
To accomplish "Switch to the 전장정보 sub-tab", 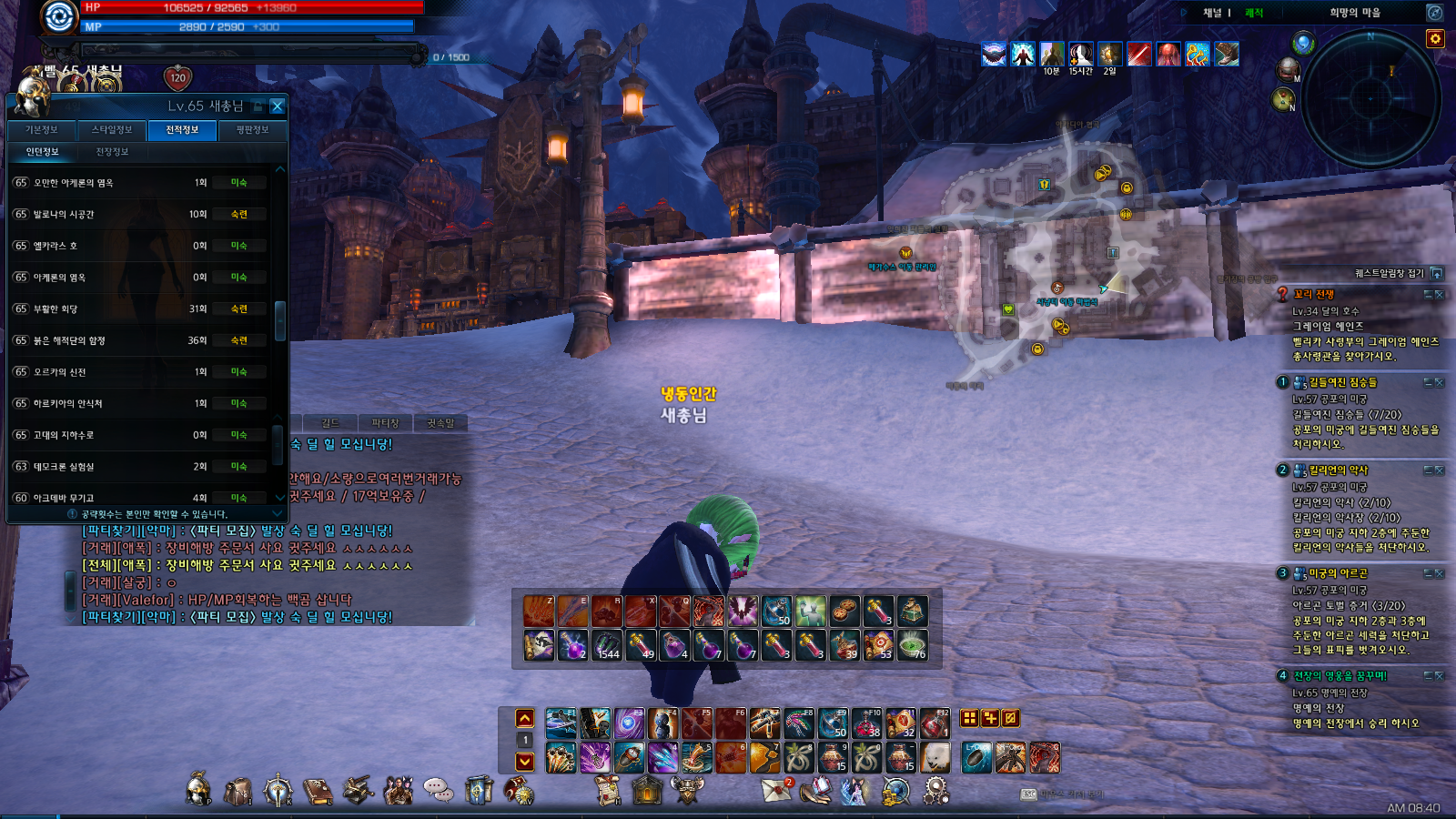I will (112, 152).
